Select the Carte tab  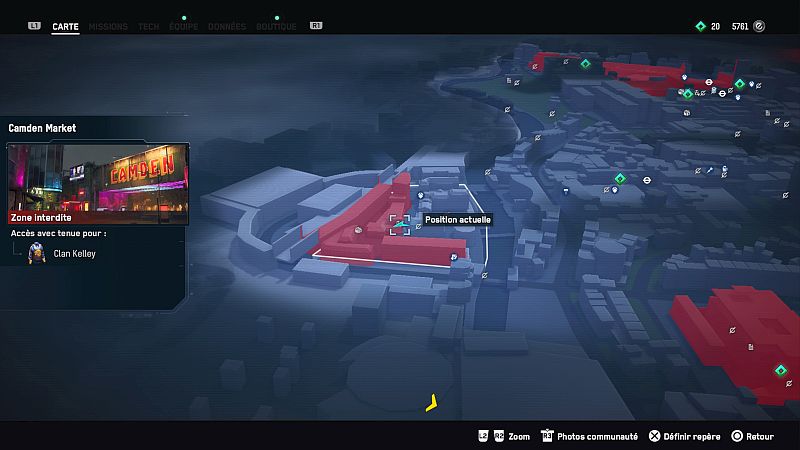click(65, 26)
